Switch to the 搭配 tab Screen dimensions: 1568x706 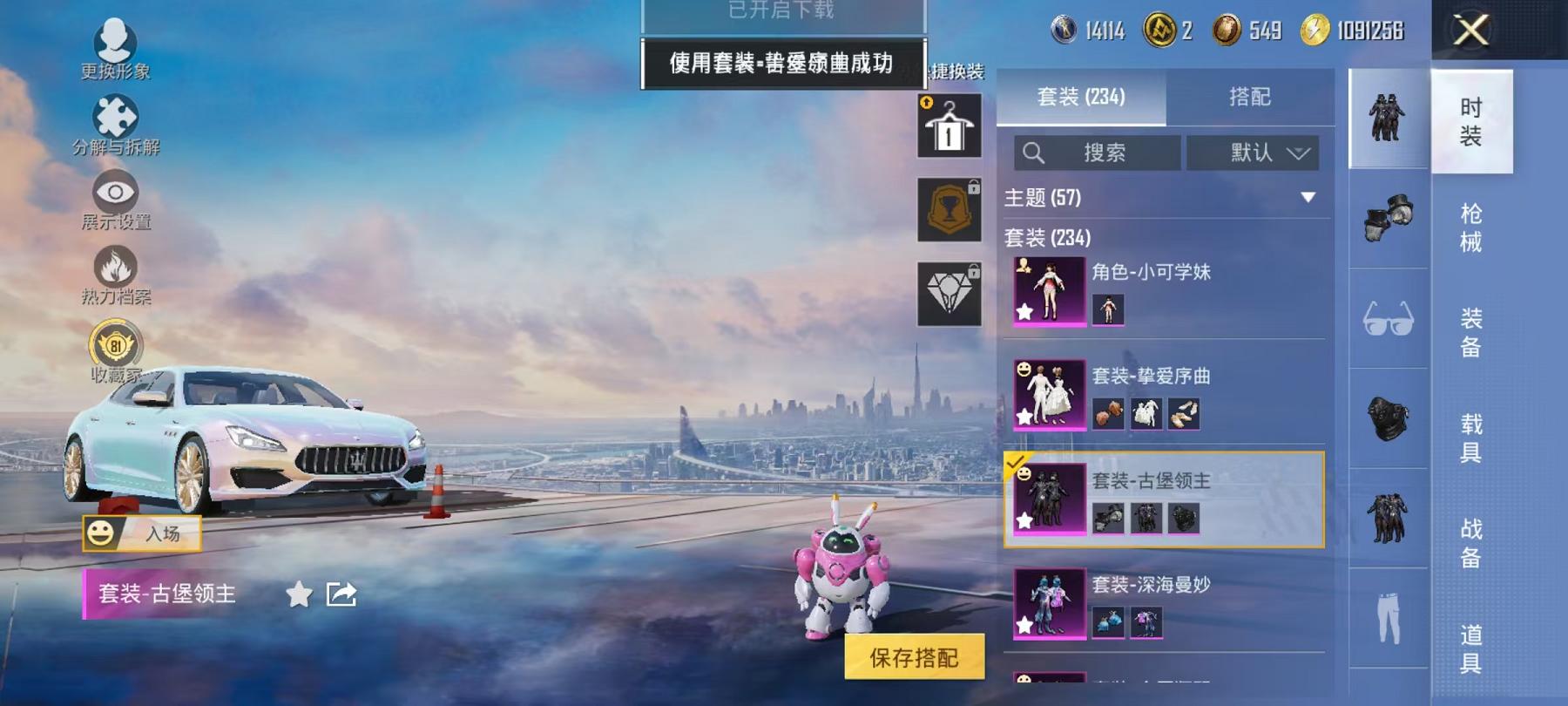click(x=1247, y=97)
